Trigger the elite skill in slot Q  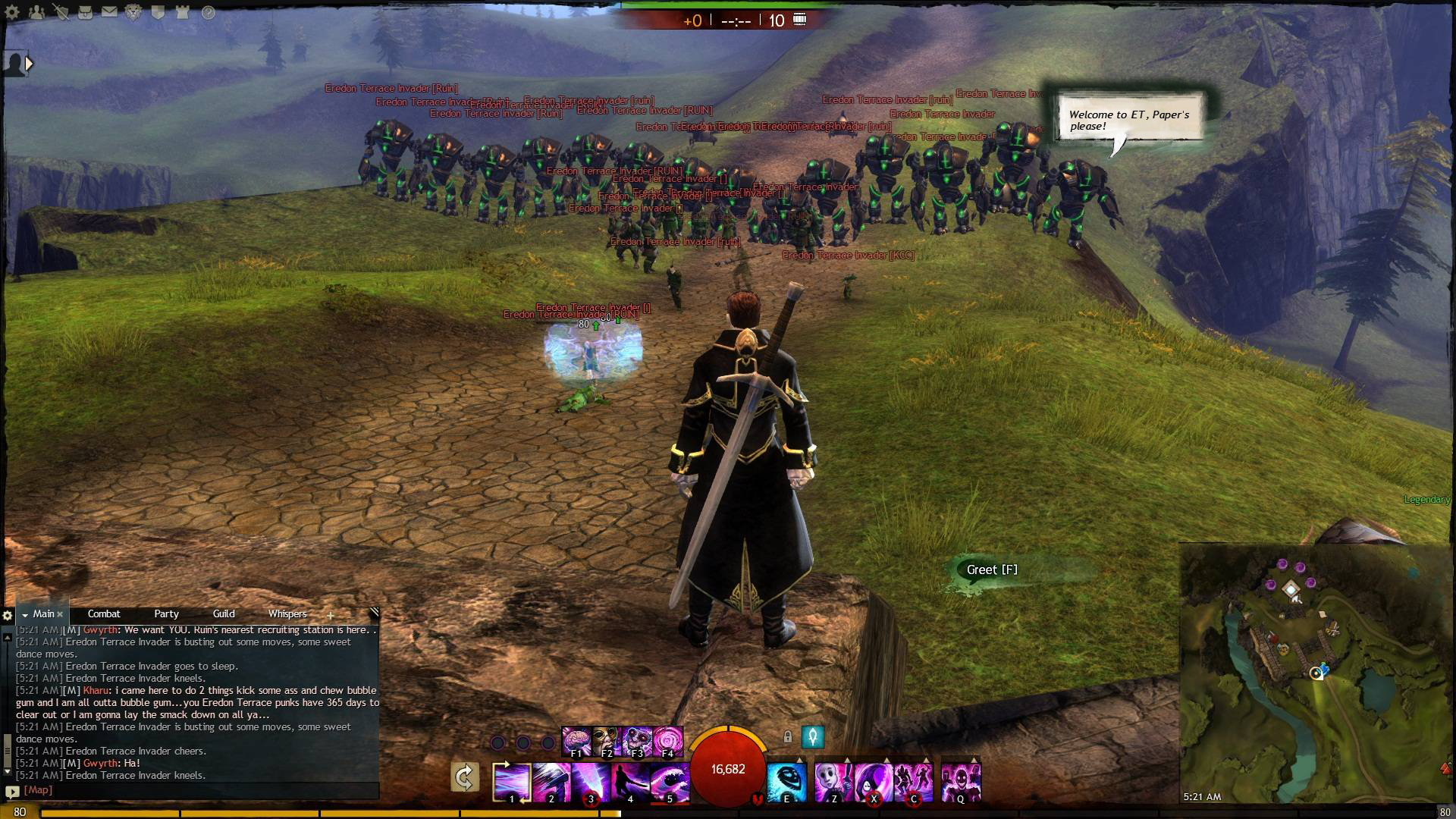pos(960,782)
